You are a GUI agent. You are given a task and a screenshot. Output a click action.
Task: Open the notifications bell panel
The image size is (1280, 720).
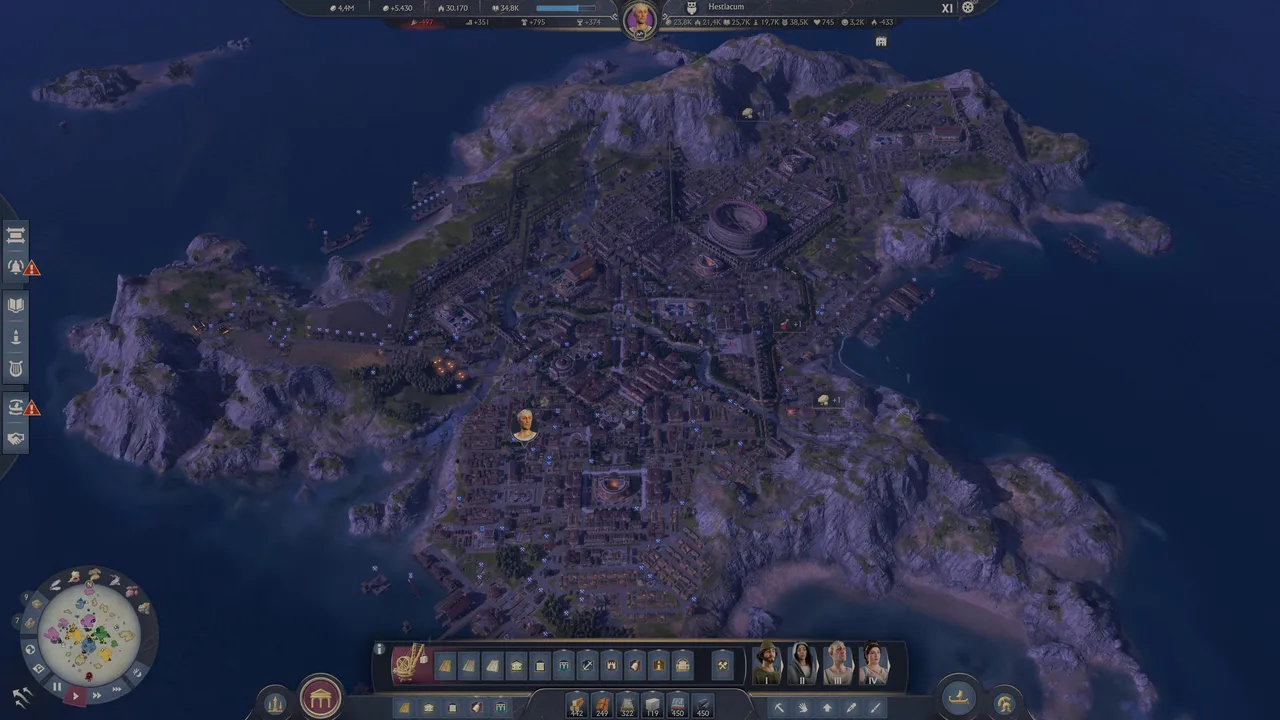point(16,267)
